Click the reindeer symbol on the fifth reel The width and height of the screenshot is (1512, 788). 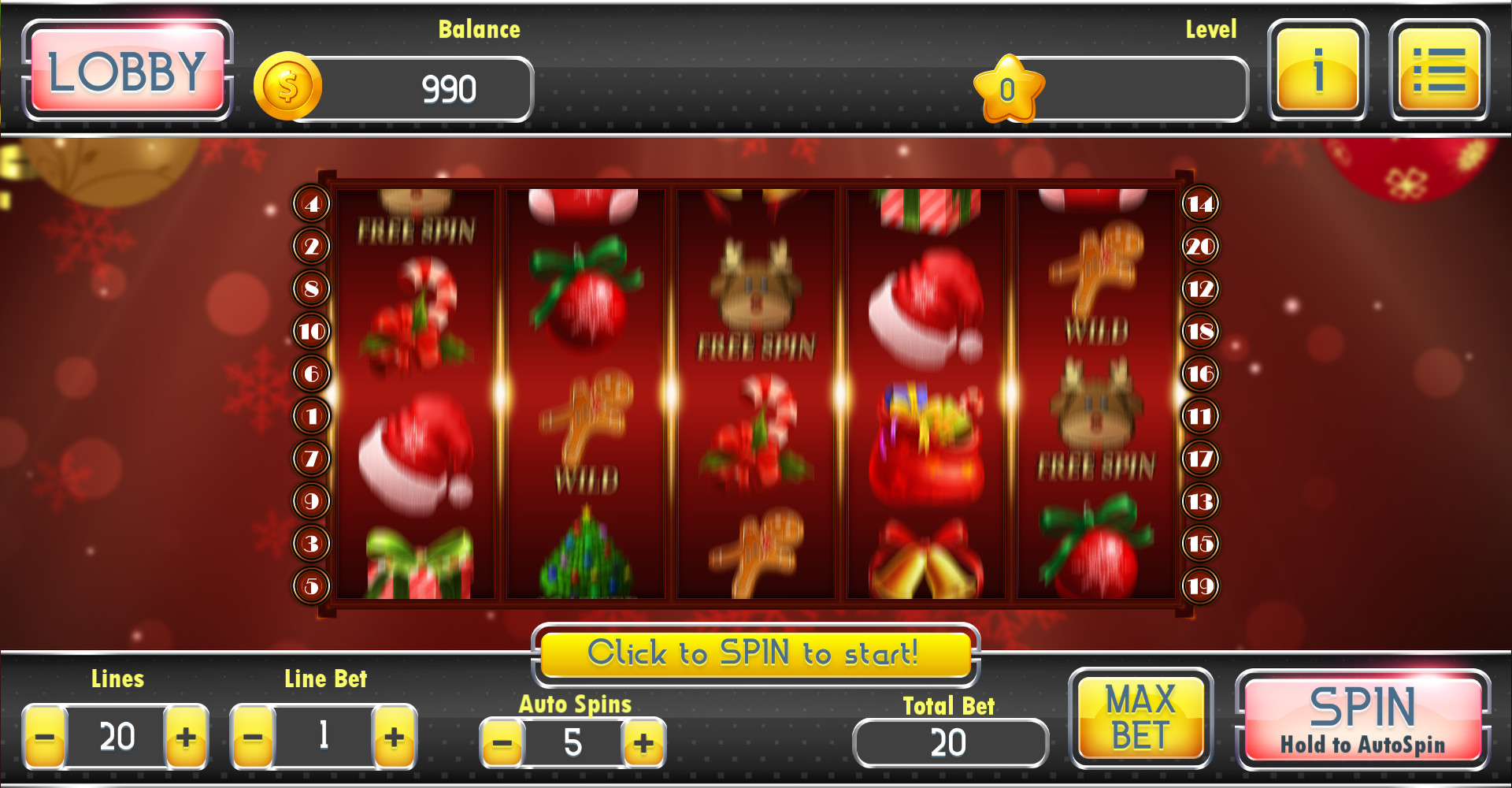[1095, 402]
